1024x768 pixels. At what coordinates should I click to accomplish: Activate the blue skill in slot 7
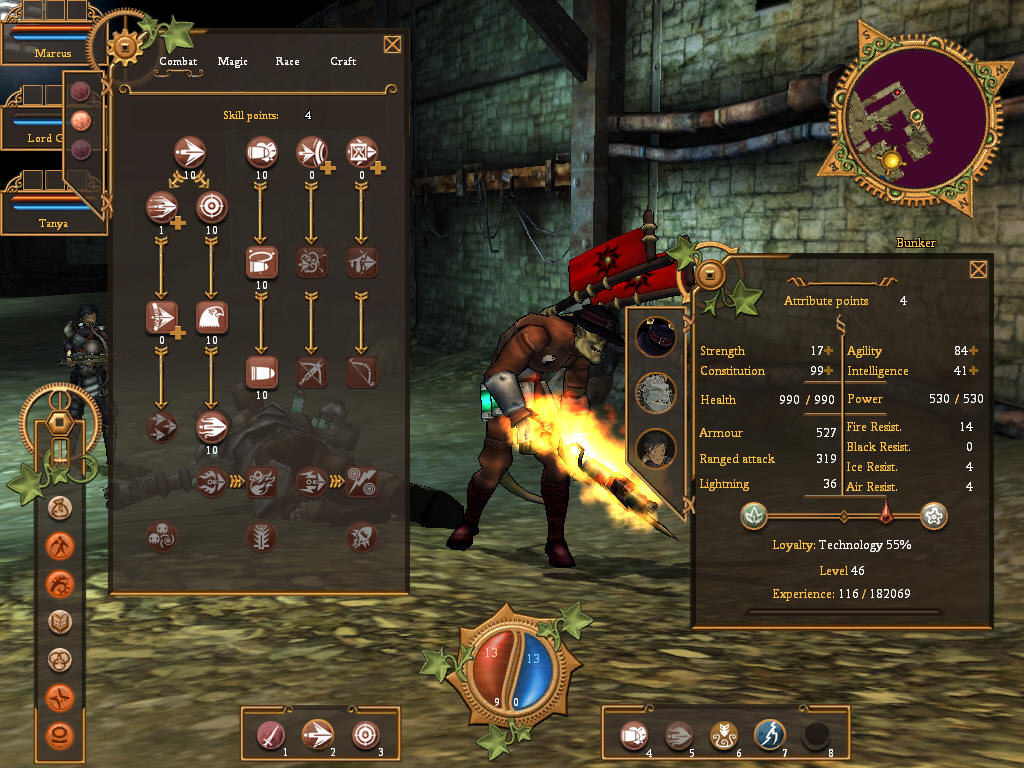pos(769,735)
